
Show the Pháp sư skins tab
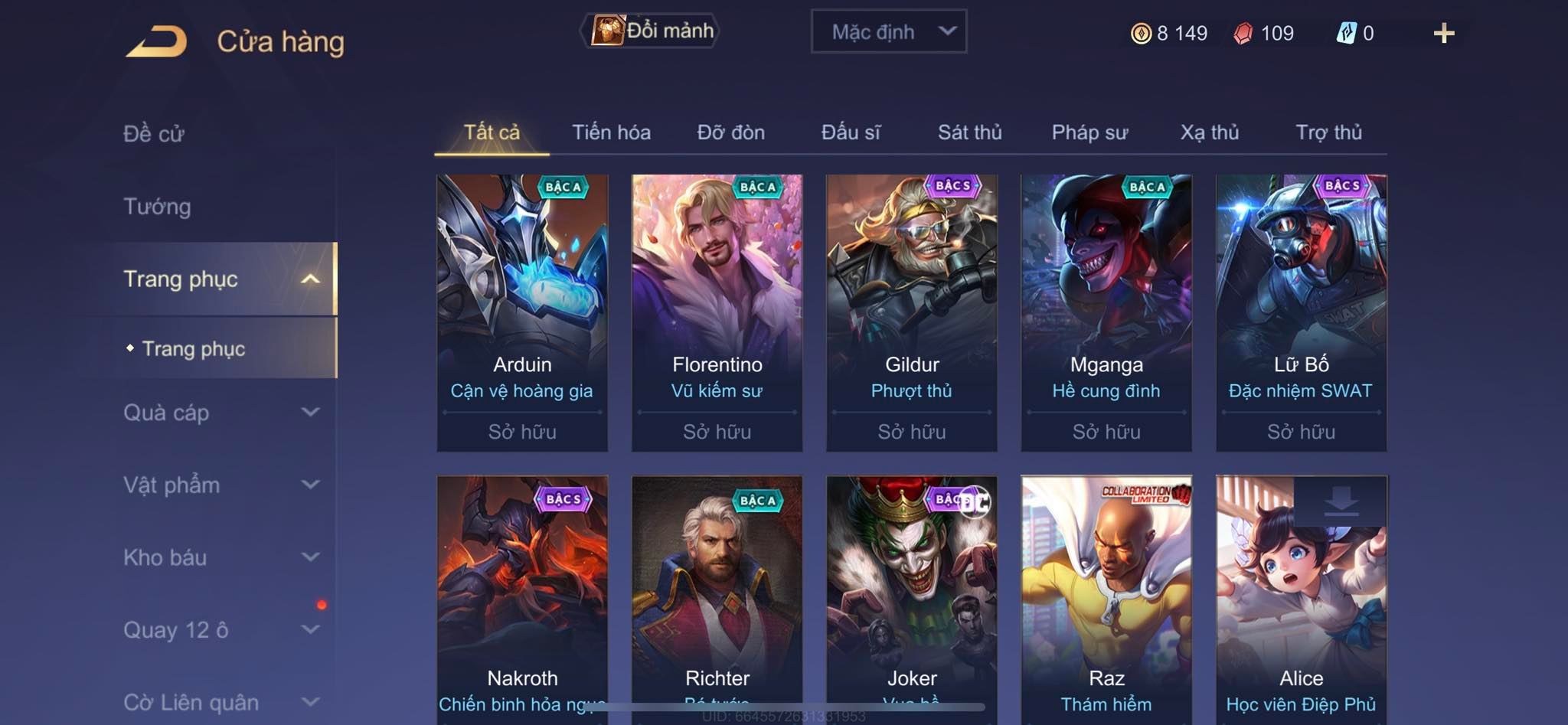1089,132
